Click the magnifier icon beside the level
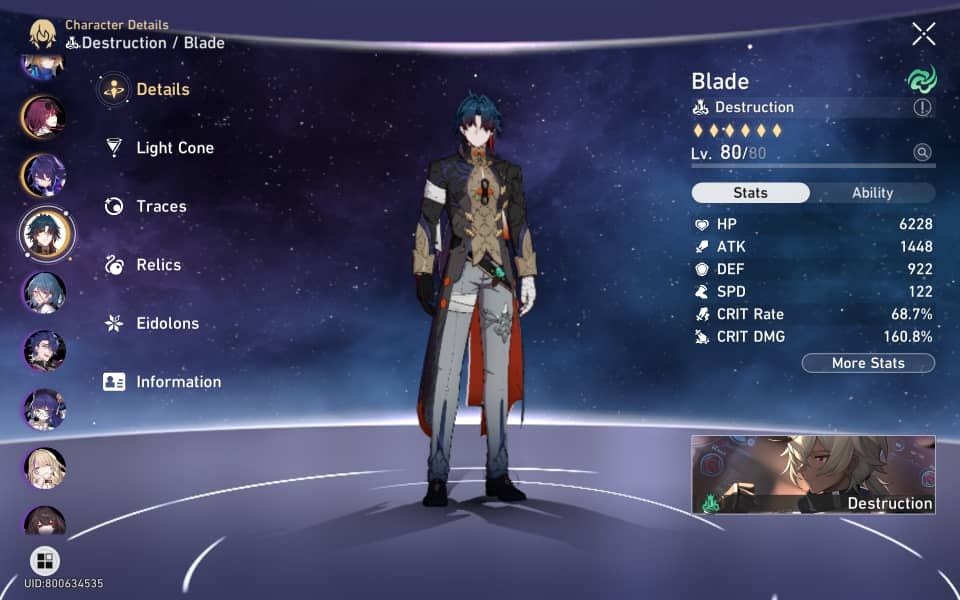Image resolution: width=960 pixels, height=600 pixels. pyautogui.click(x=922, y=153)
